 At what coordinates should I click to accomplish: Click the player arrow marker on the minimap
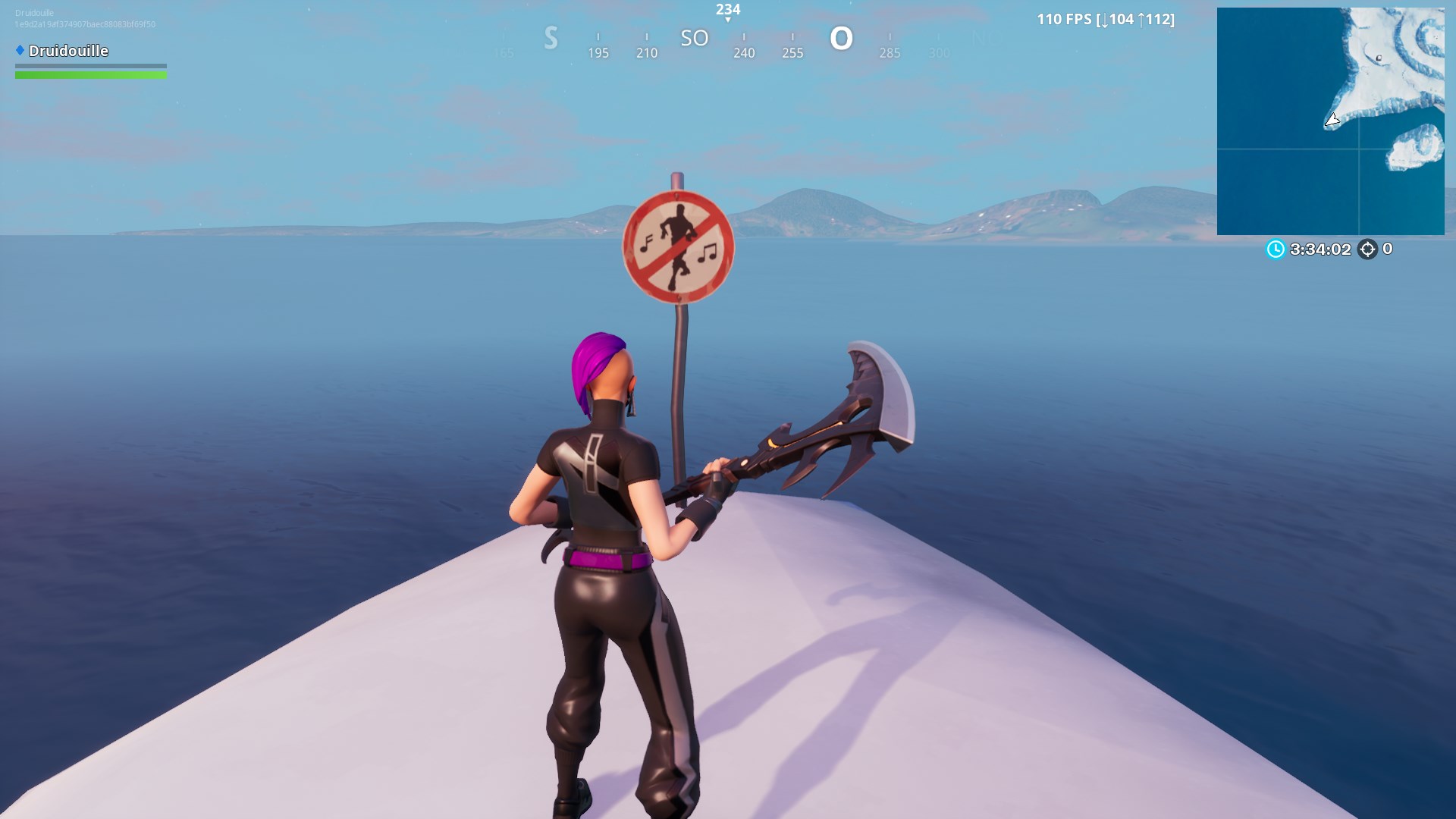1332,120
